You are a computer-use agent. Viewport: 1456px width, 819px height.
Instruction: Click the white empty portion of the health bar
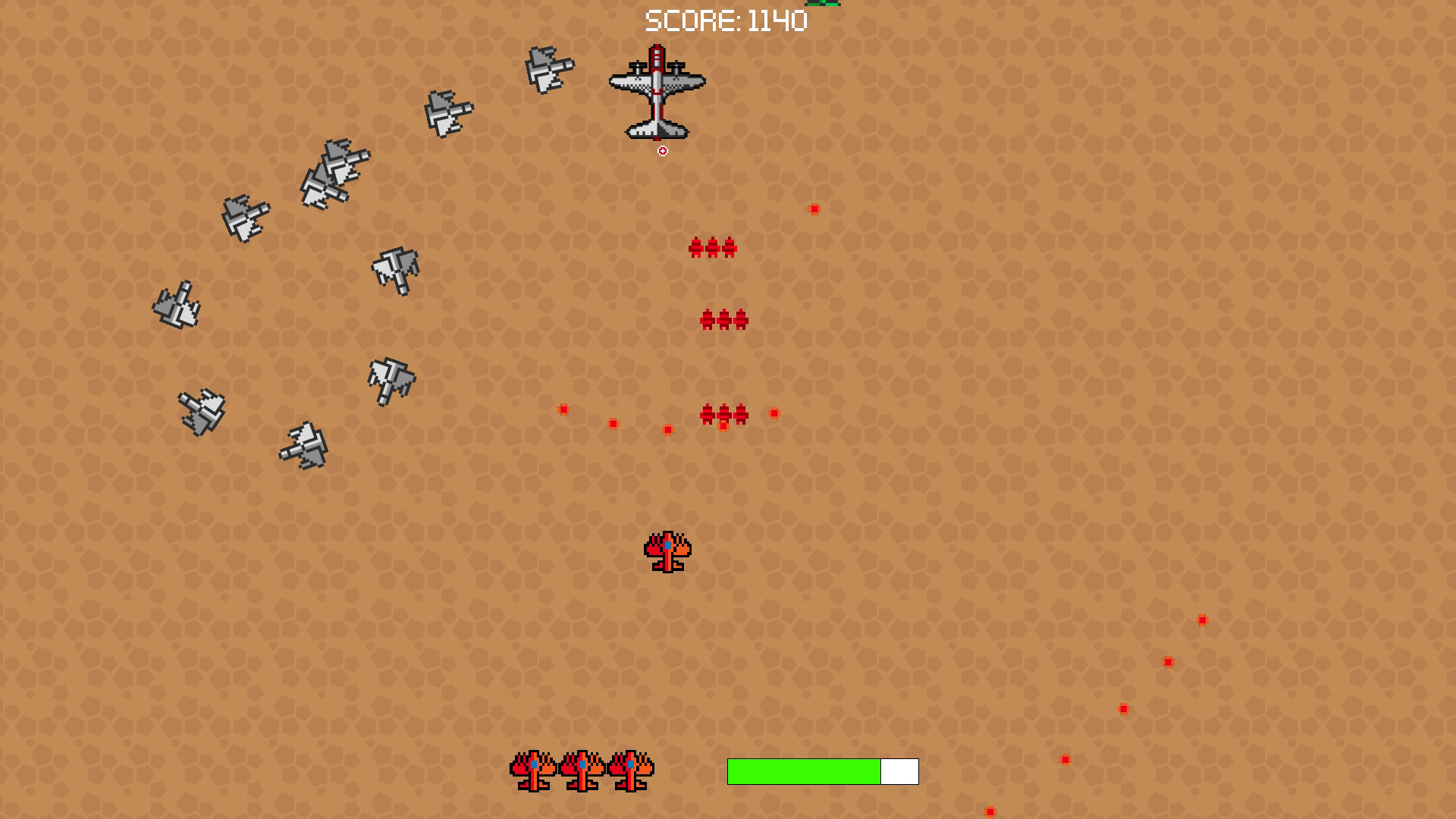899,772
